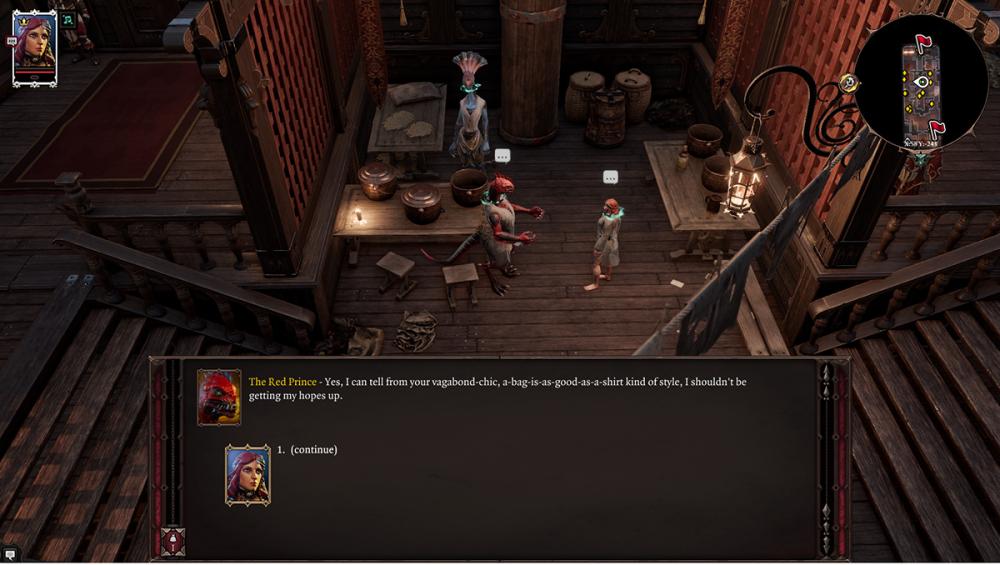Click the player portrait in the dialogue panel

pos(247,474)
